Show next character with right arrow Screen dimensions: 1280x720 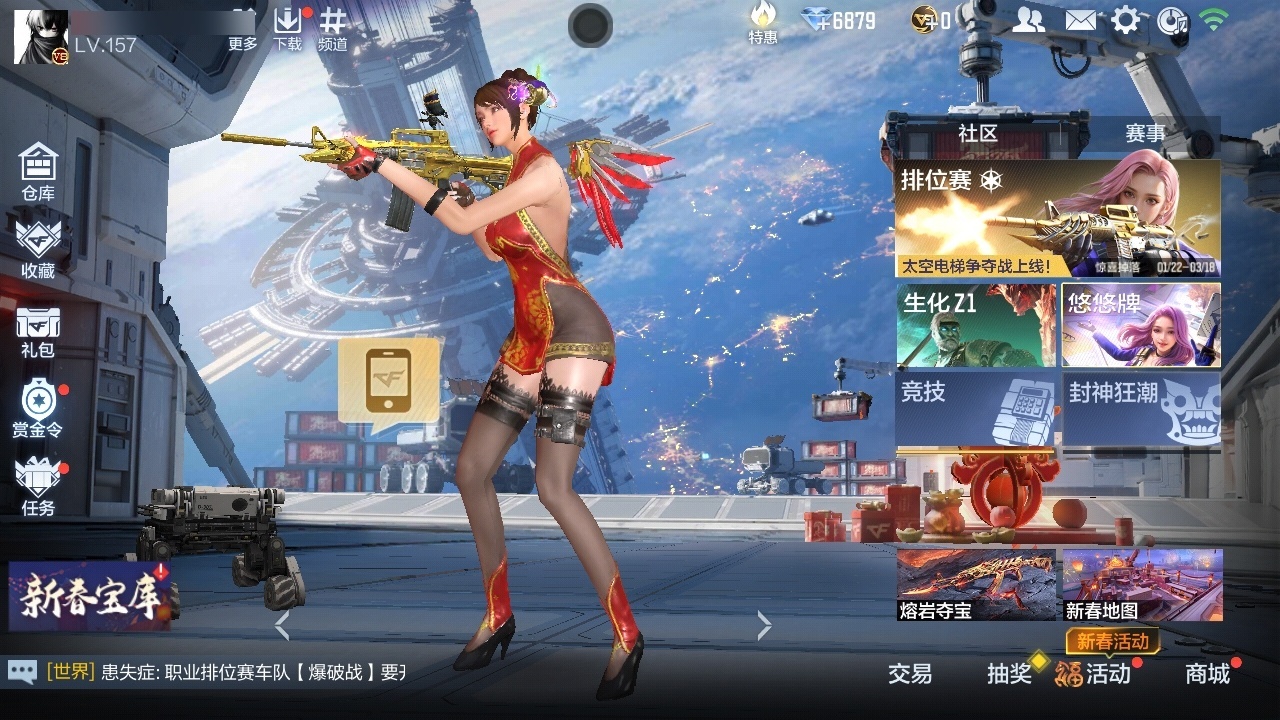pyautogui.click(x=765, y=626)
